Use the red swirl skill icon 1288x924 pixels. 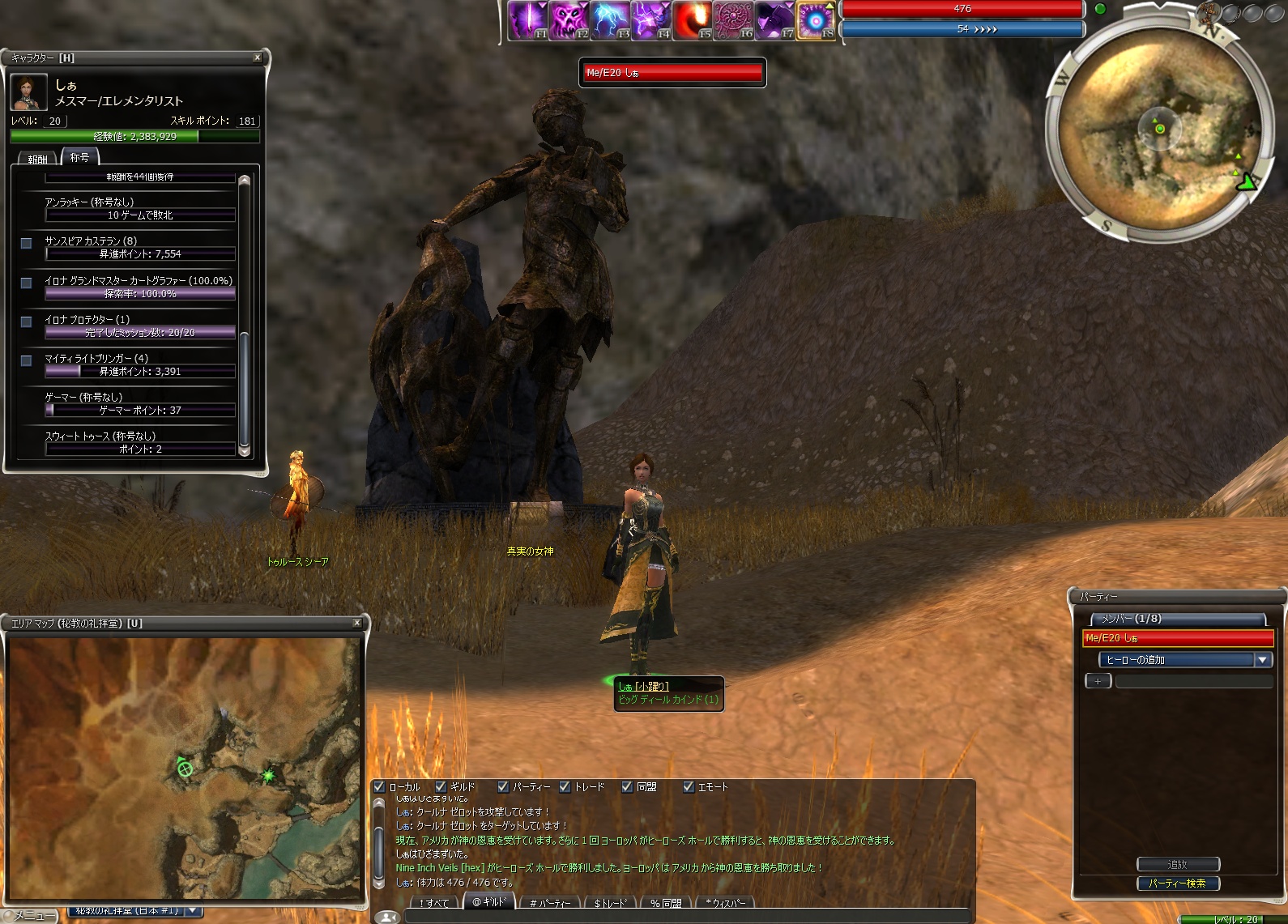[692, 20]
